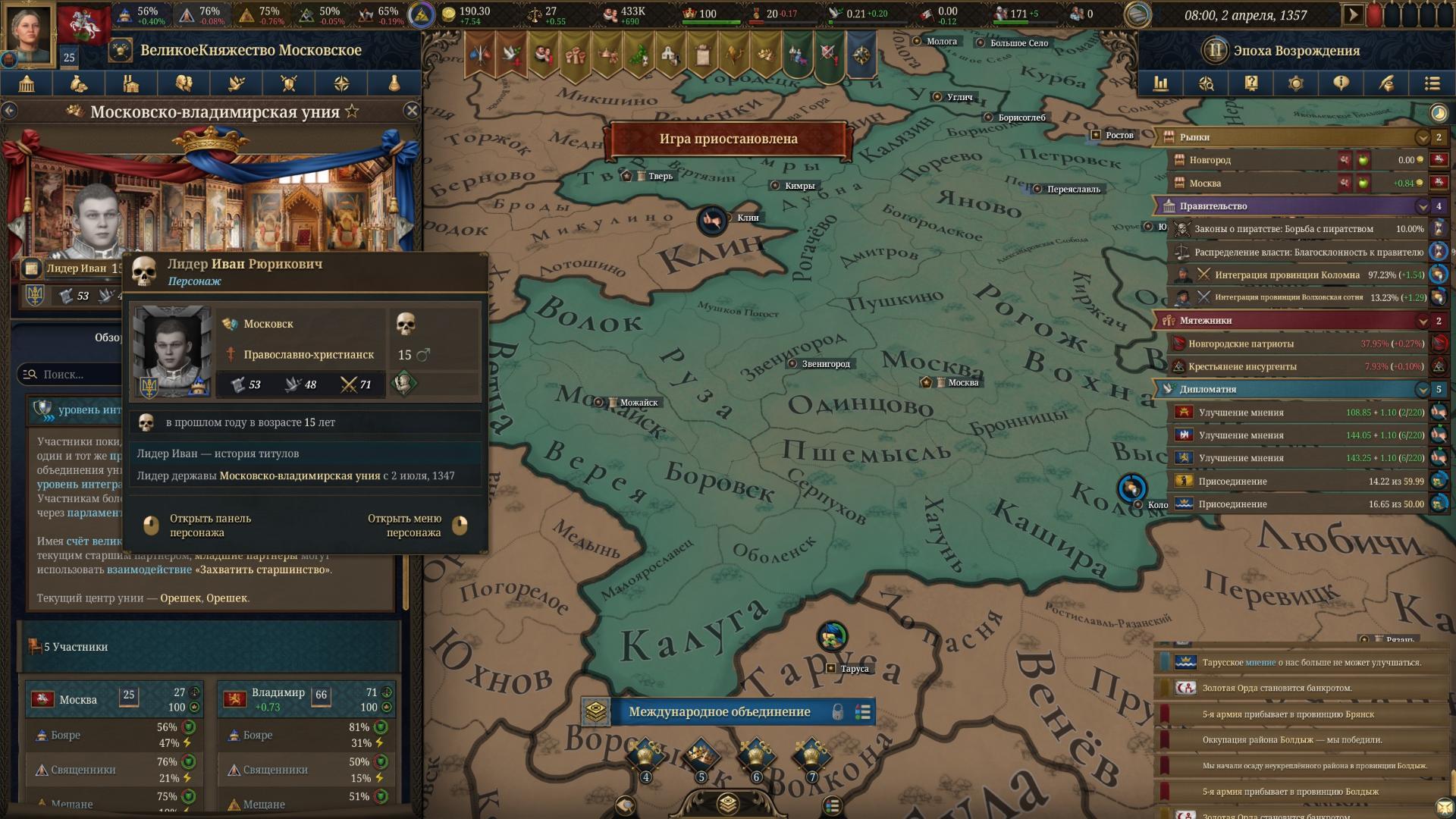Favorite the union with the star icon
This screenshot has height=819, width=1456.
coord(352,111)
